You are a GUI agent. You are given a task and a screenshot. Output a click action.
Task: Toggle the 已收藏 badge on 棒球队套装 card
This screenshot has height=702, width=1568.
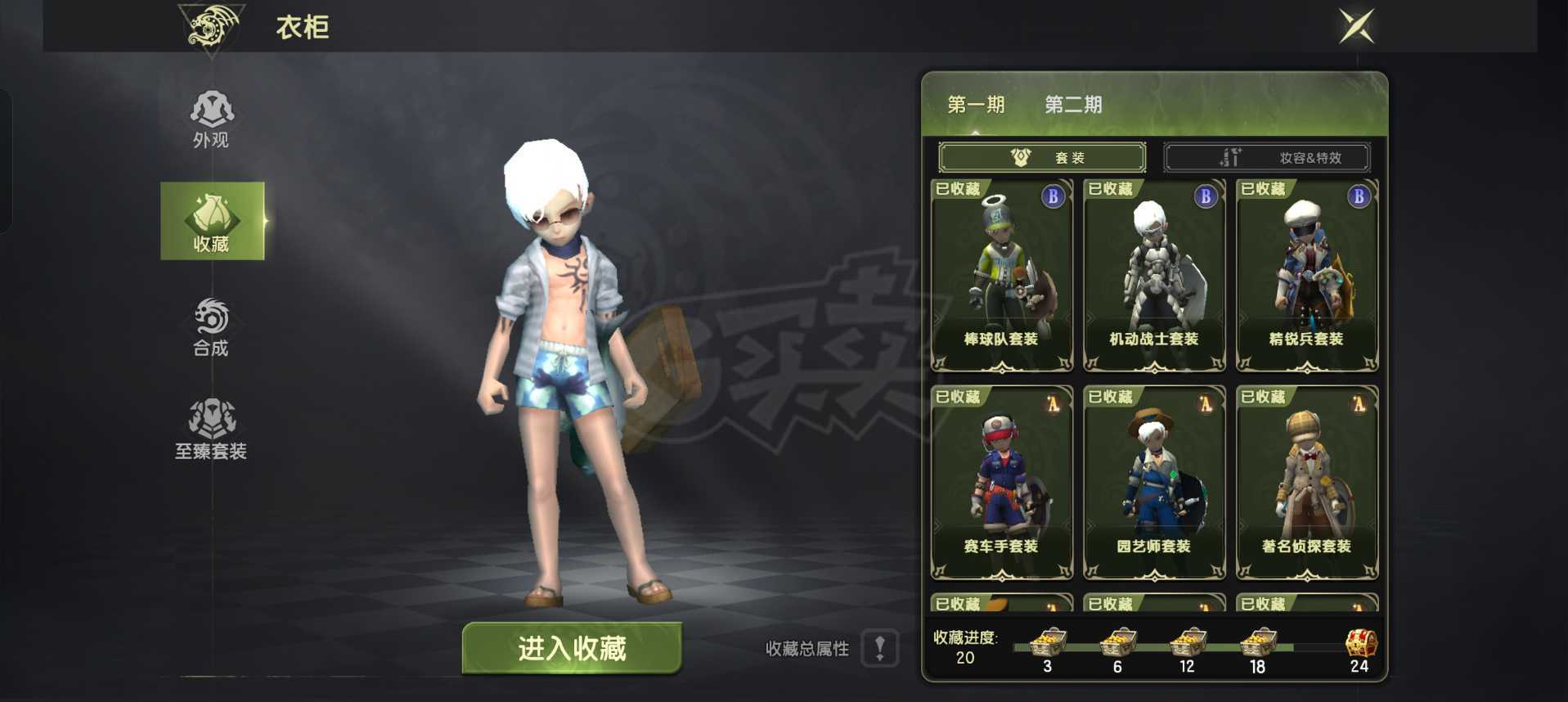pos(957,189)
